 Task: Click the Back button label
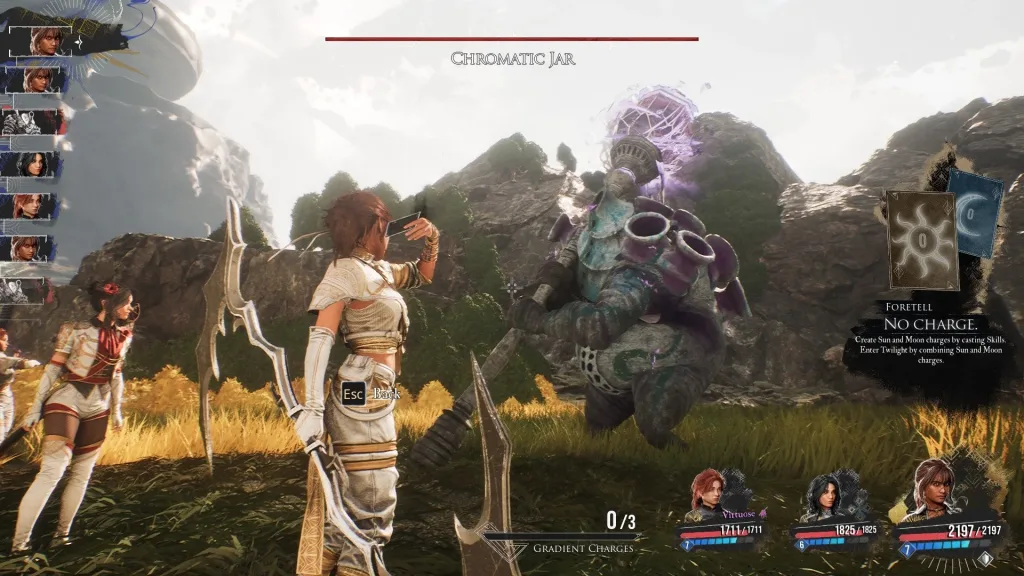pos(386,394)
